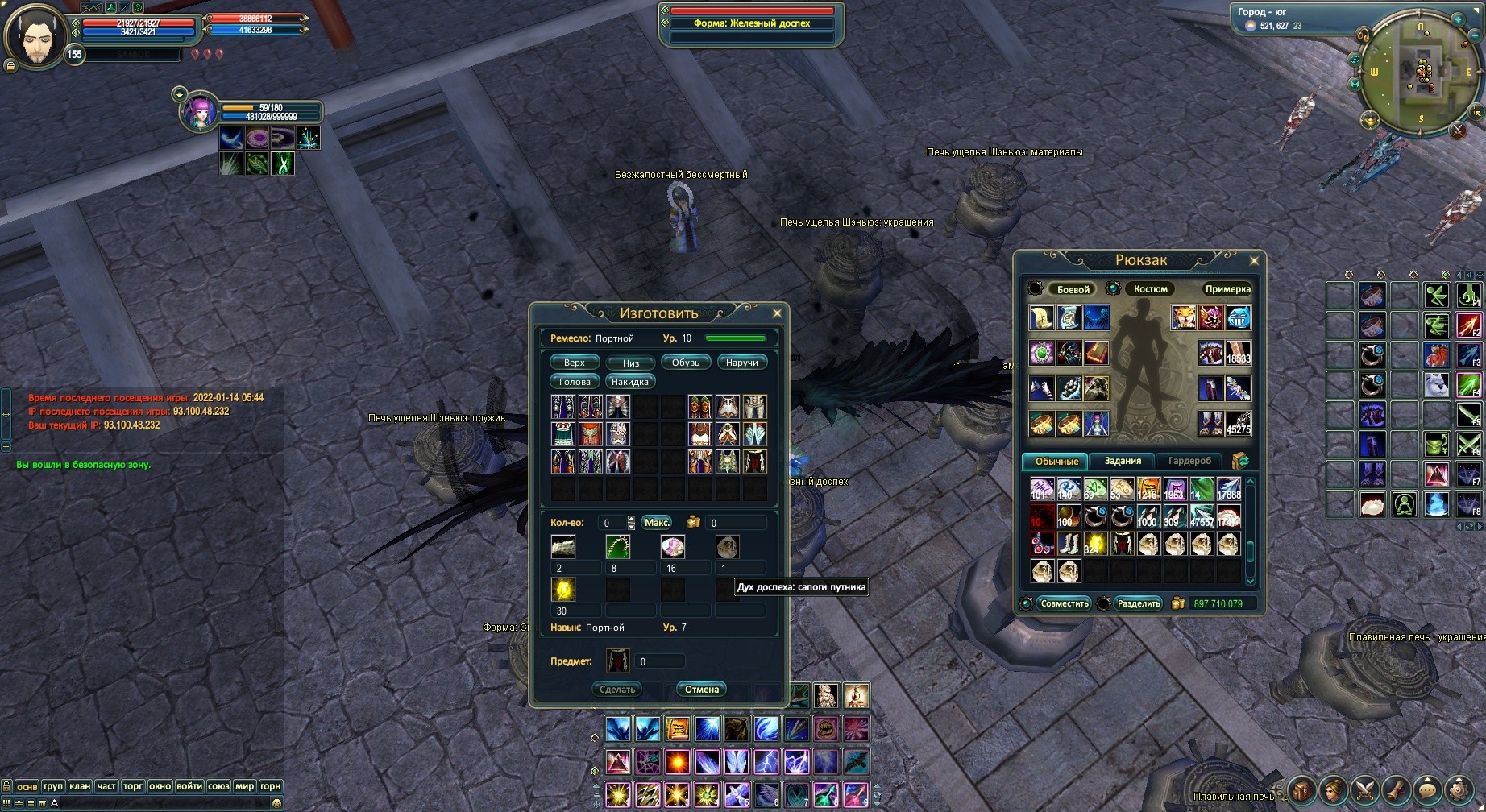This screenshot has height=812, width=1486.
Task: Choose the Низ clothing category
Action: (630, 362)
